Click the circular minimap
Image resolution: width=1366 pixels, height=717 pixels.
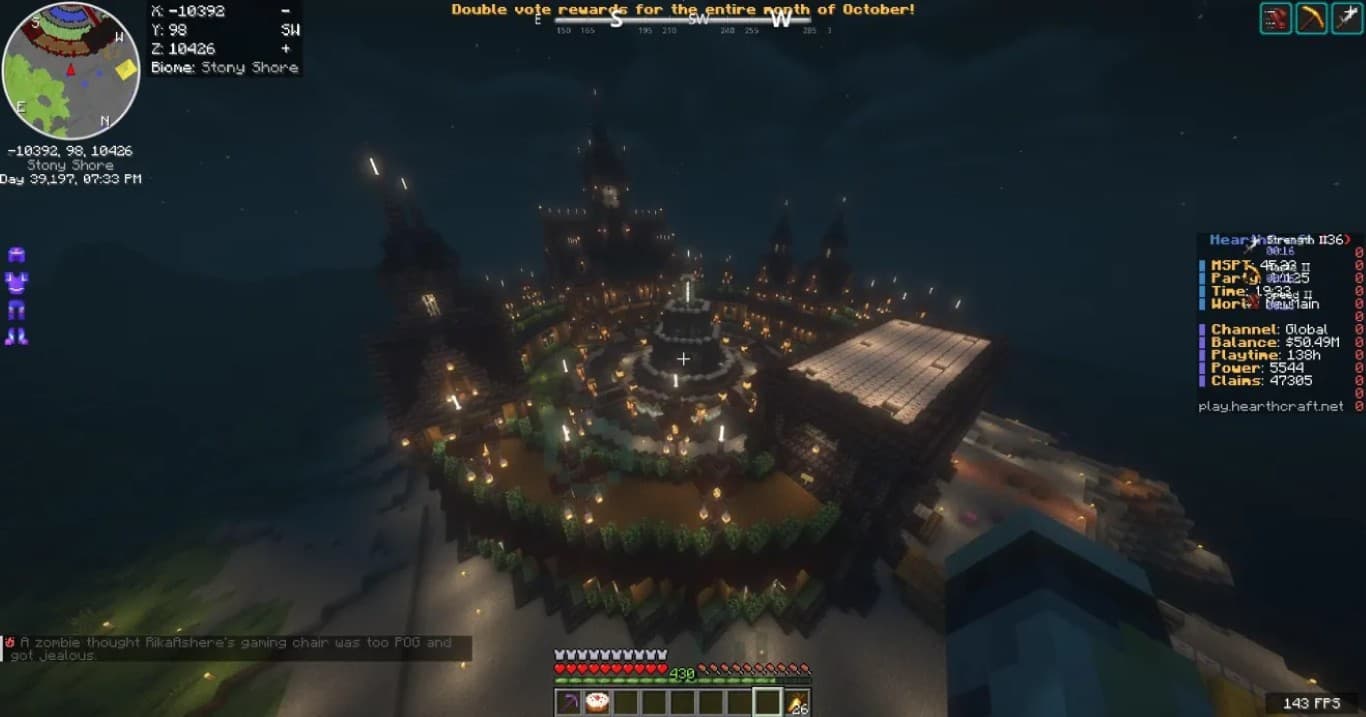click(71, 70)
